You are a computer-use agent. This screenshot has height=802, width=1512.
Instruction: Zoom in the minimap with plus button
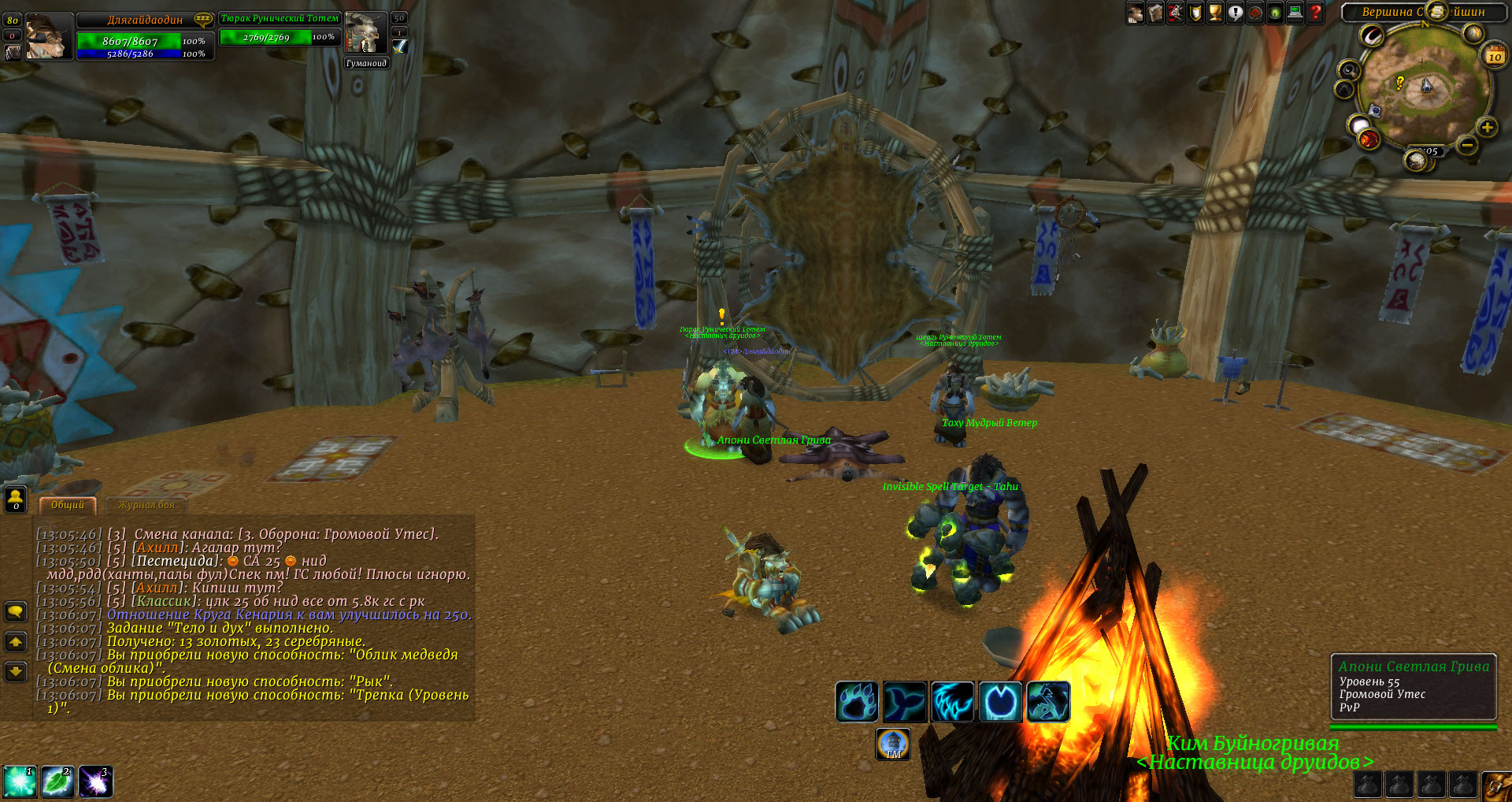click(x=1487, y=127)
